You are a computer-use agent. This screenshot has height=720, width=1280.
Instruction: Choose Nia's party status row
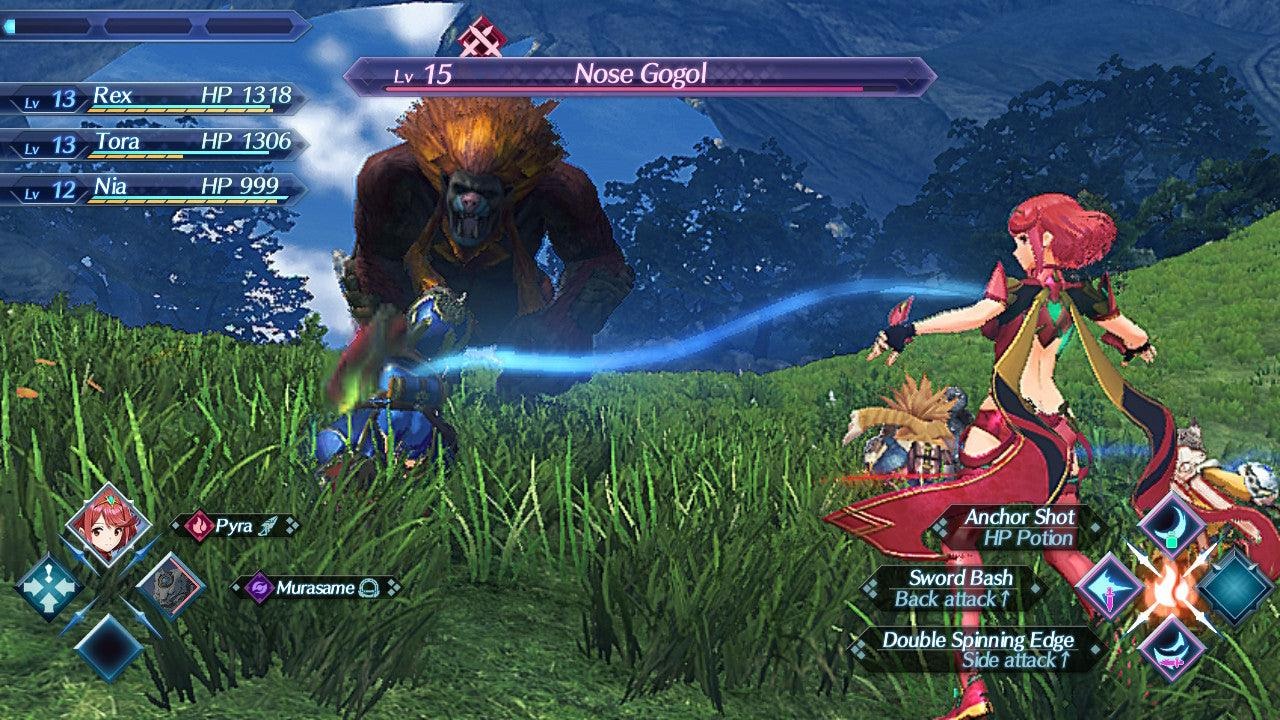coord(155,189)
